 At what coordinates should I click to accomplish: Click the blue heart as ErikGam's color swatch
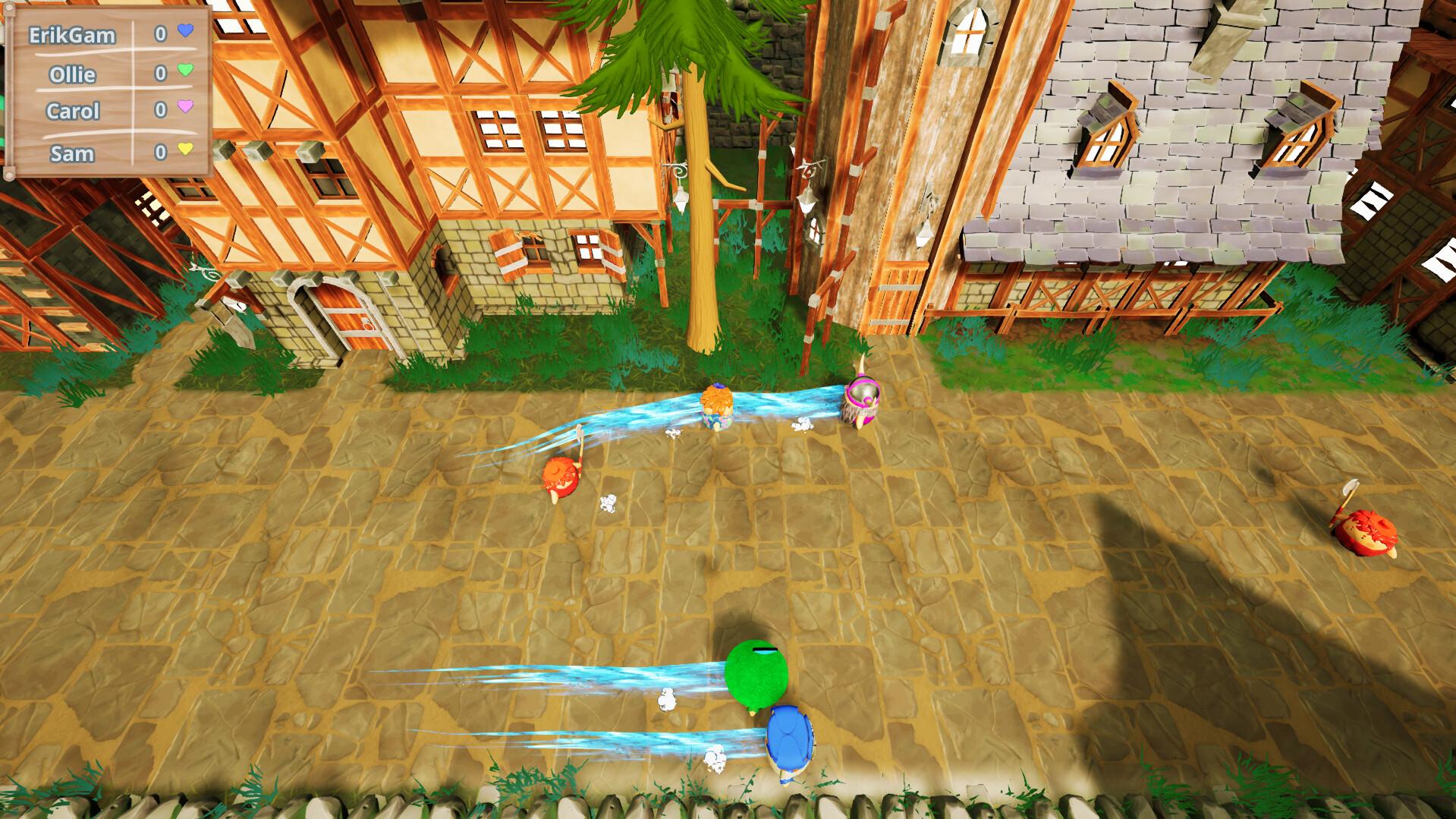185,32
